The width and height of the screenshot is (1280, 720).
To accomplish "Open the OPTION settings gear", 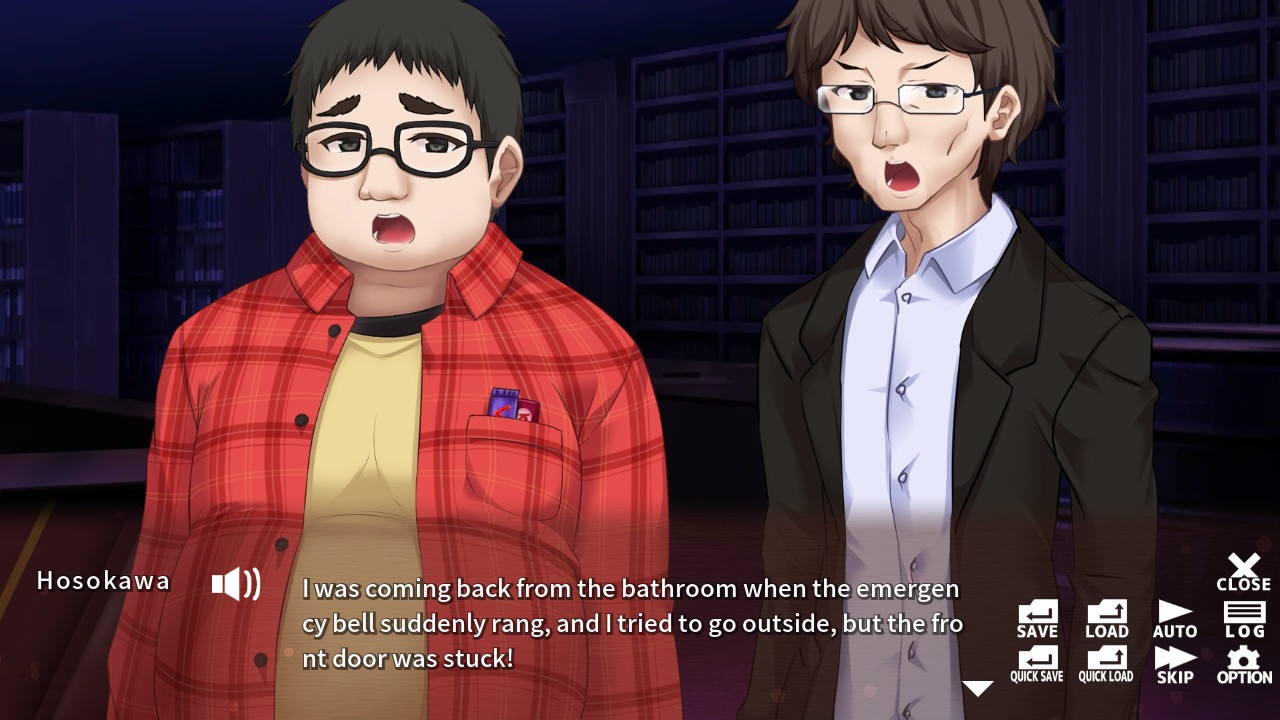I will [1243, 662].
